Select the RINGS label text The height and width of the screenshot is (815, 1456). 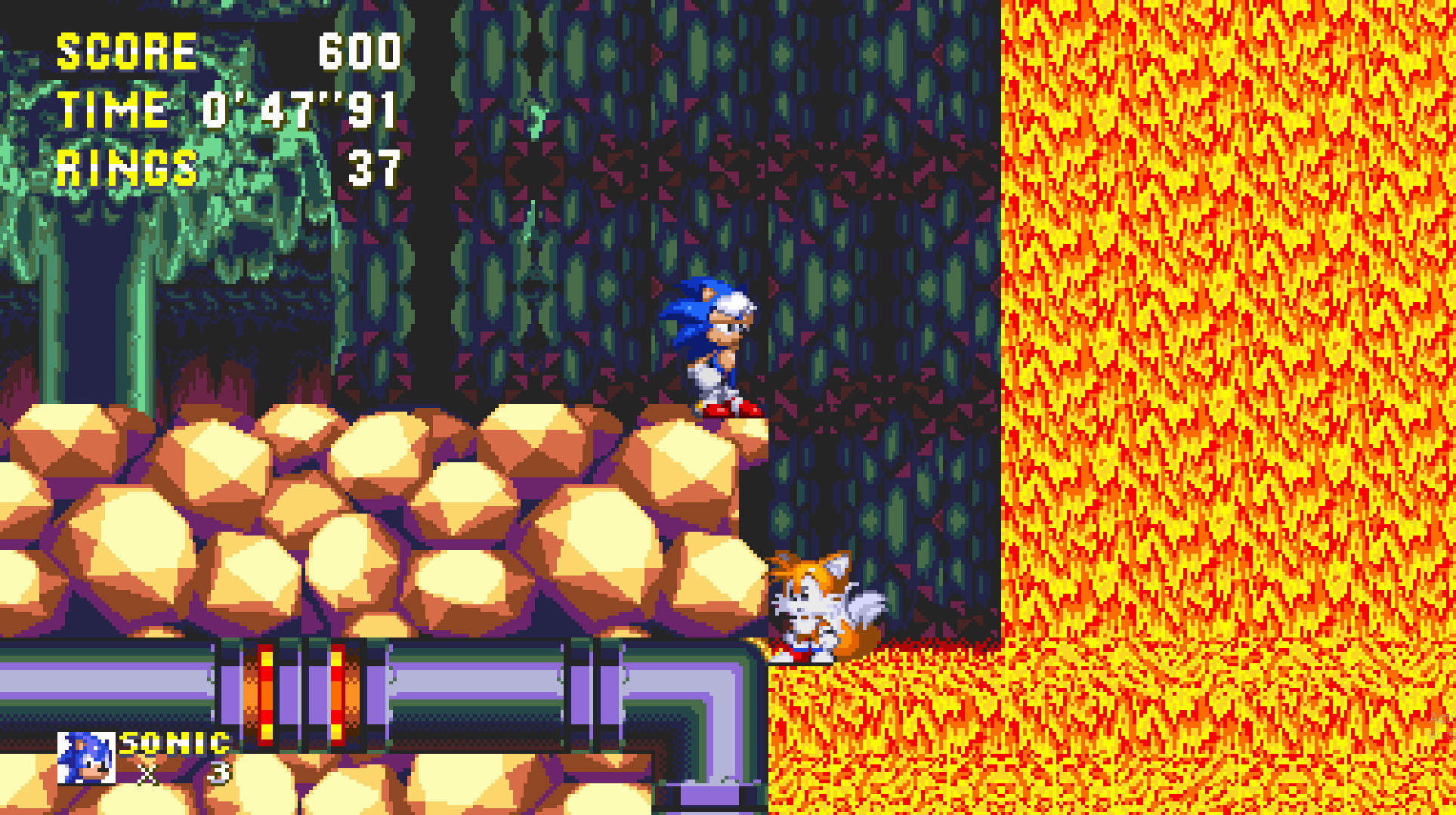pos(126,168)
